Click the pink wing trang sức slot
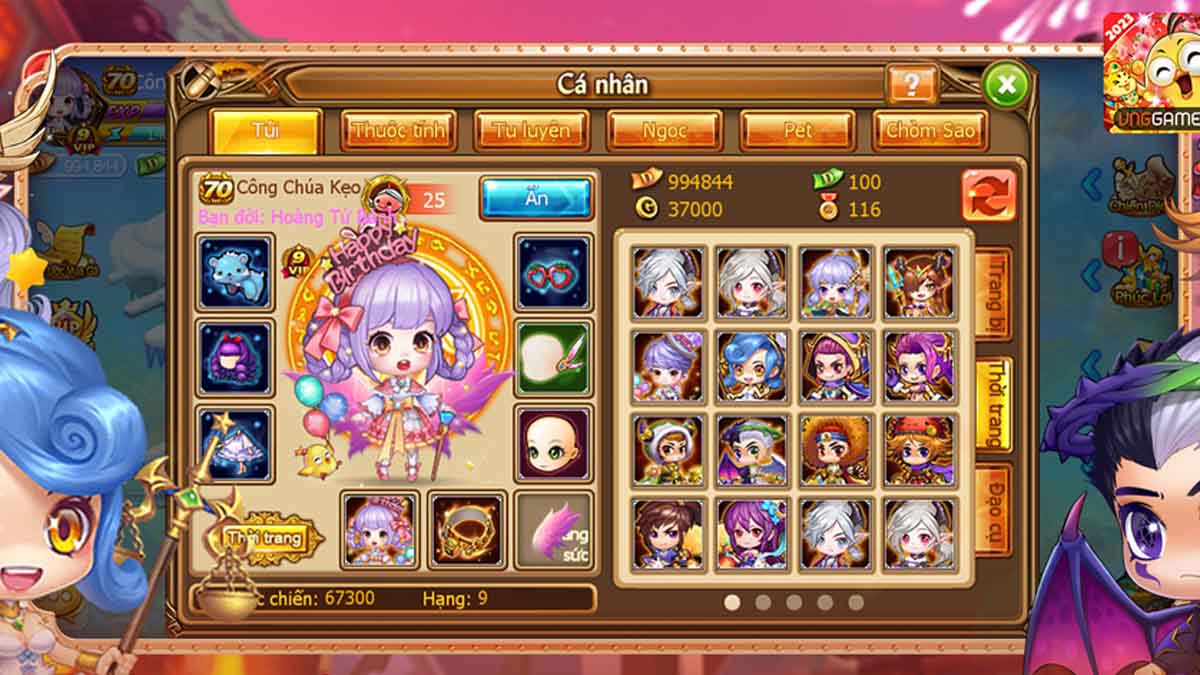 tap(553, 530)
